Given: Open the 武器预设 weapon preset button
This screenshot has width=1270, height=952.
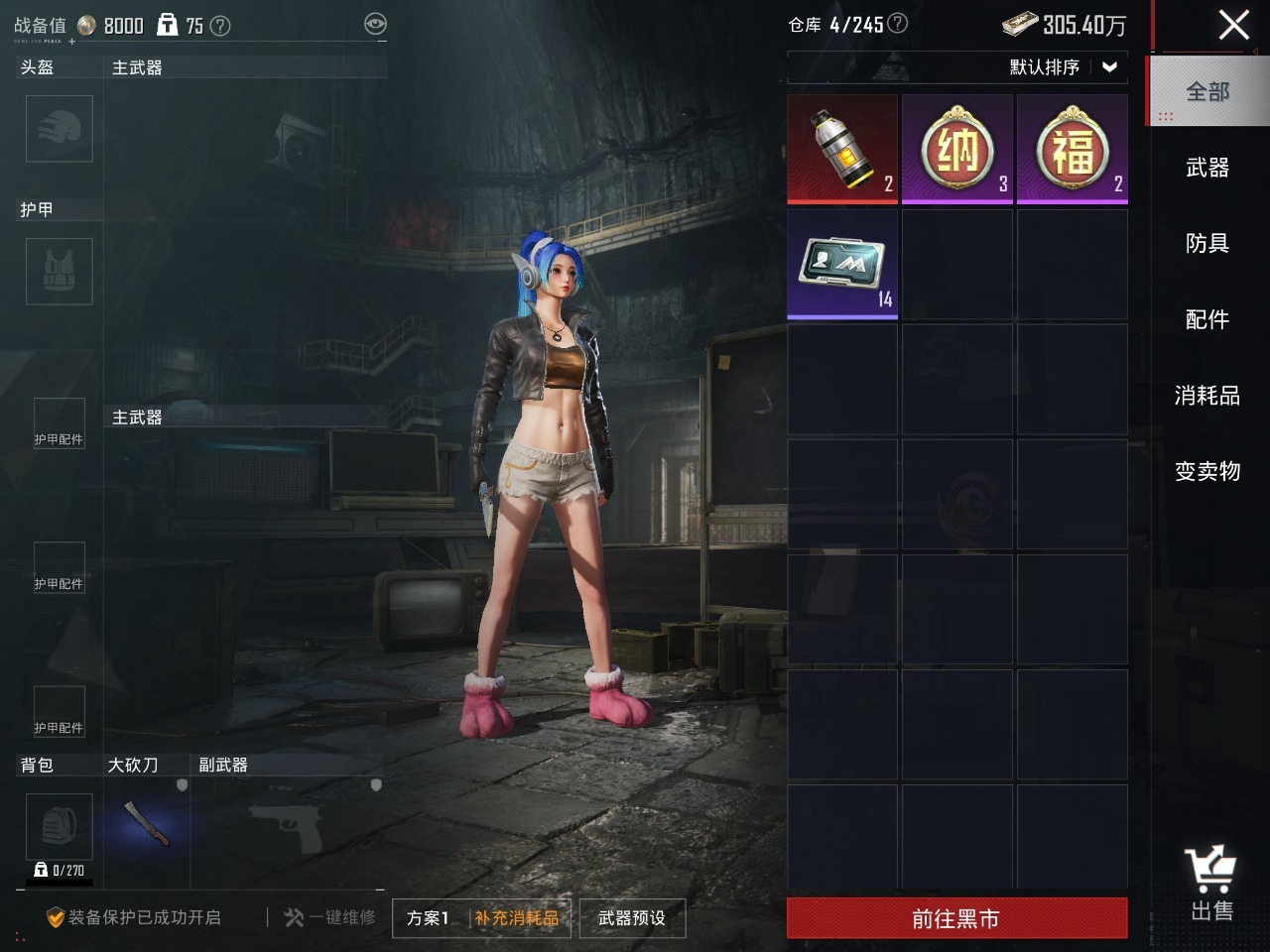Looking at the screenshot, I should 632,918.
